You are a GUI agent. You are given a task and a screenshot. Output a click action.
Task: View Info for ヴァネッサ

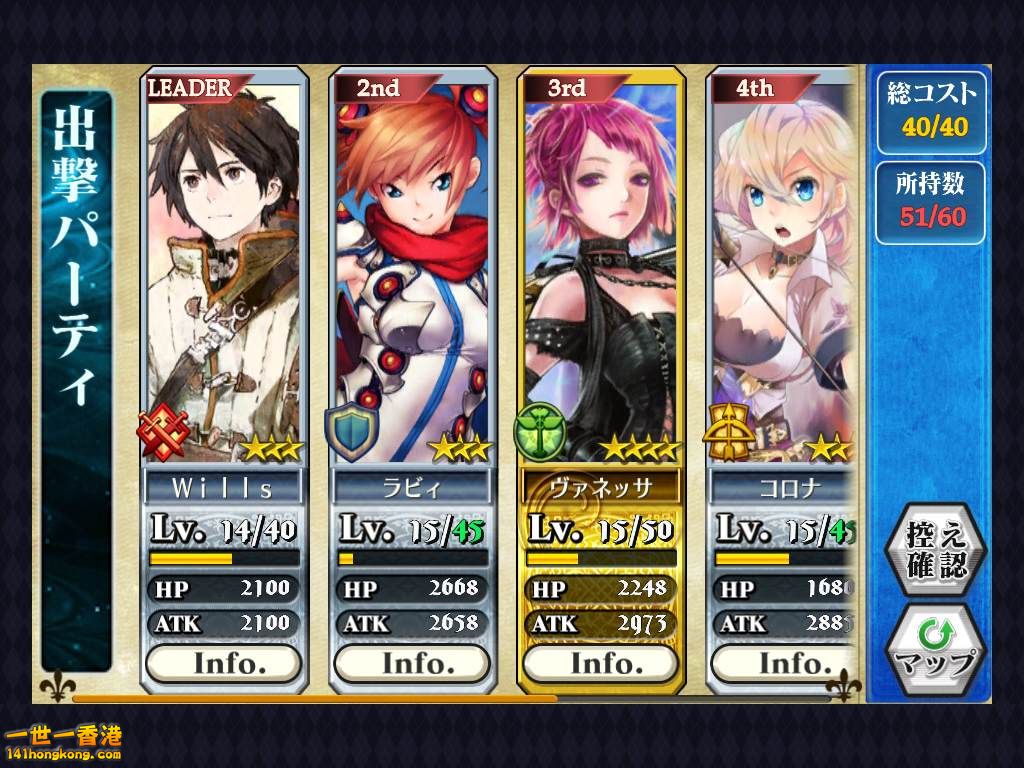click(600, 663)
